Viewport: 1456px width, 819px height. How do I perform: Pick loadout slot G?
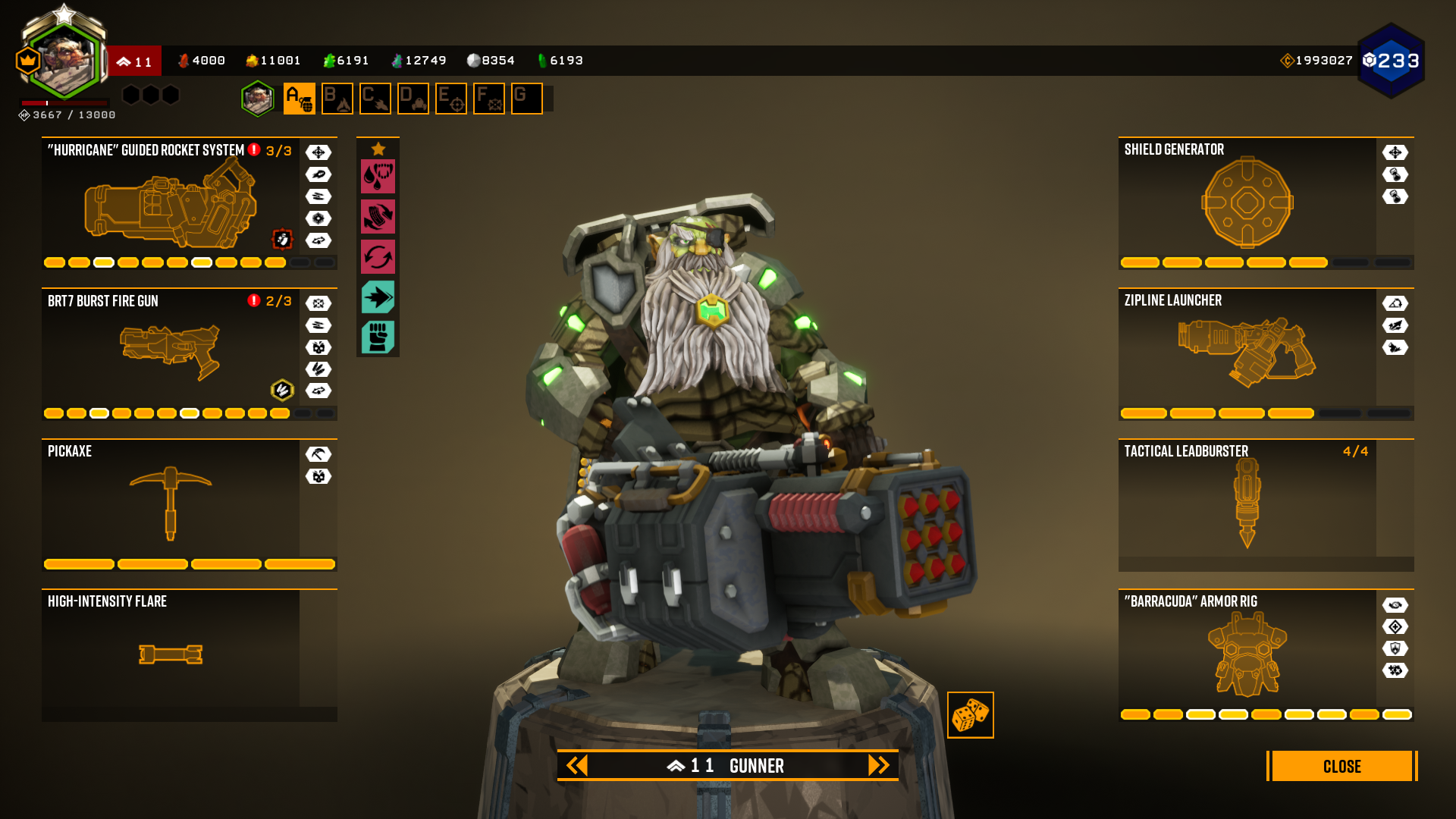pos(527,99)
